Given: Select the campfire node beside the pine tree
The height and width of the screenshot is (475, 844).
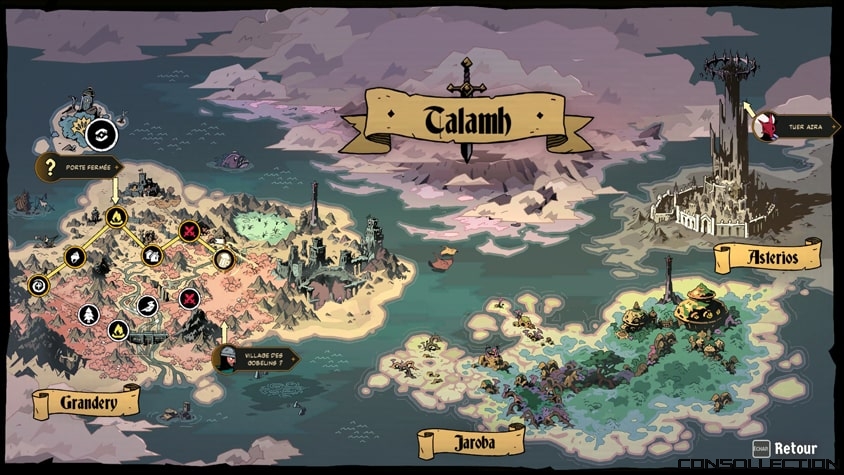Looking at the screenshot, I should point(118,328).
